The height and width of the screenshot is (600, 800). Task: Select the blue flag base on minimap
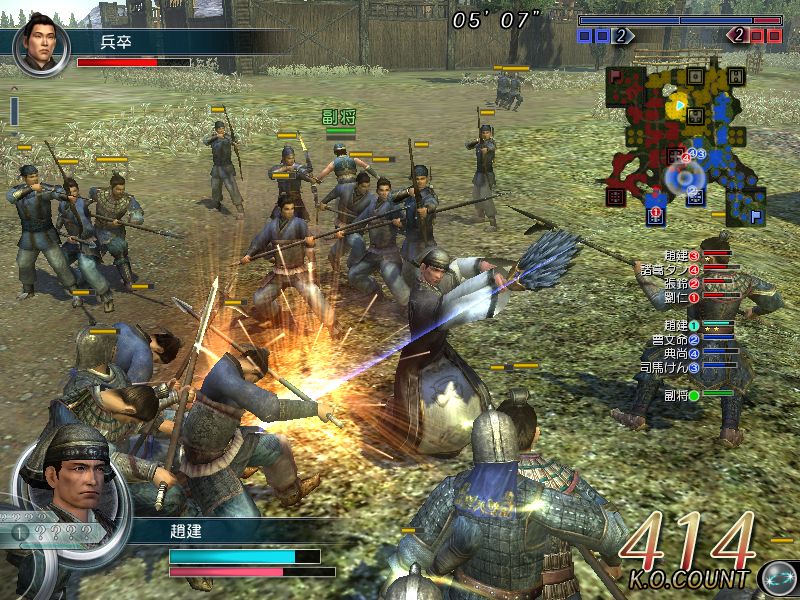[757, 212]
